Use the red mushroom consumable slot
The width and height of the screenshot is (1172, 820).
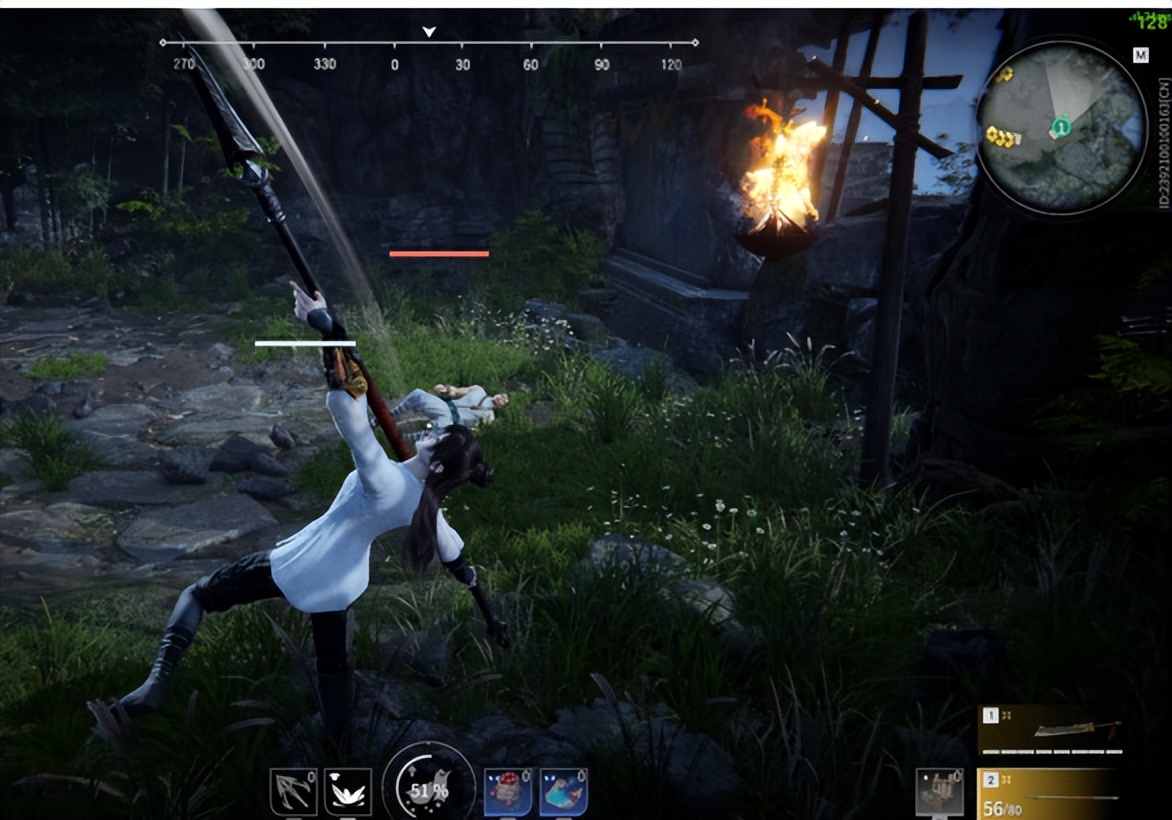click(x=507, y=791)
